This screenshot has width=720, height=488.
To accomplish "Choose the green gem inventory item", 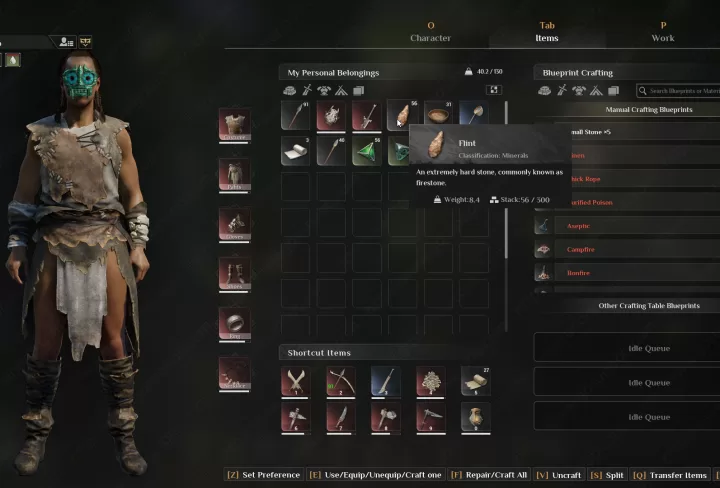I will [368, 152].
